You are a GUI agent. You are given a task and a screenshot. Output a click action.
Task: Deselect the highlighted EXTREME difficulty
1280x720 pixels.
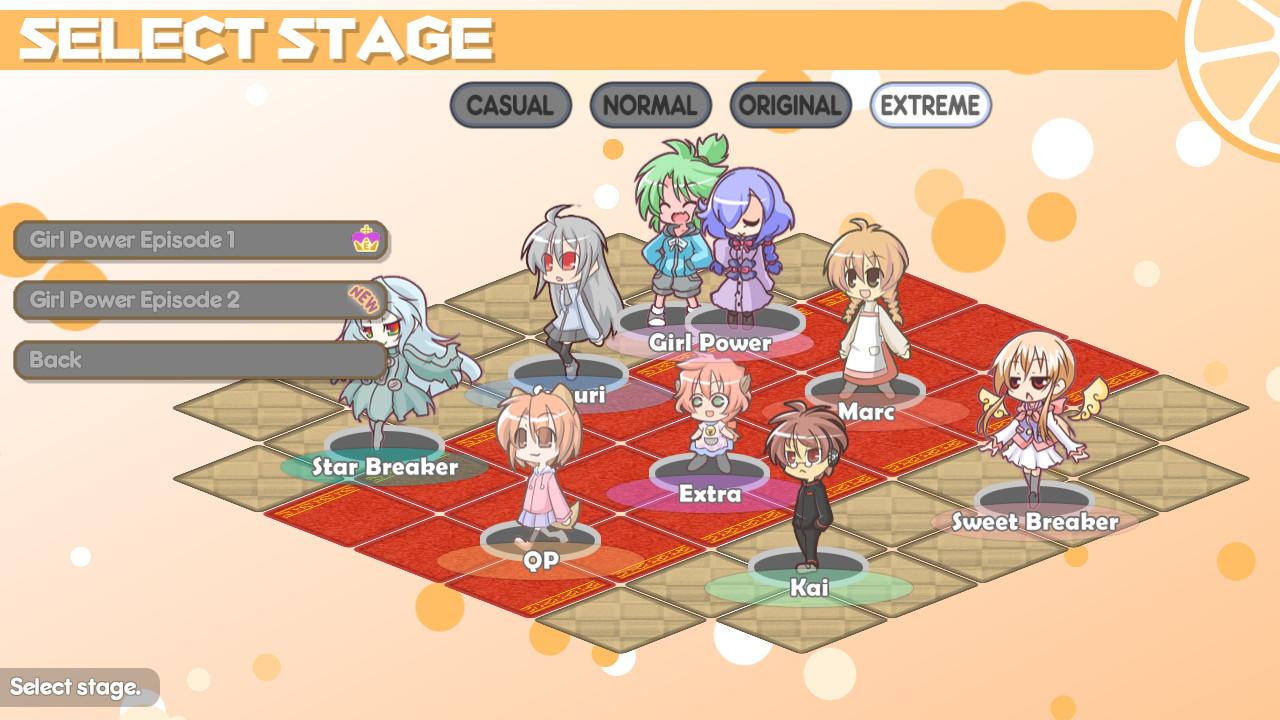point(928,106)
